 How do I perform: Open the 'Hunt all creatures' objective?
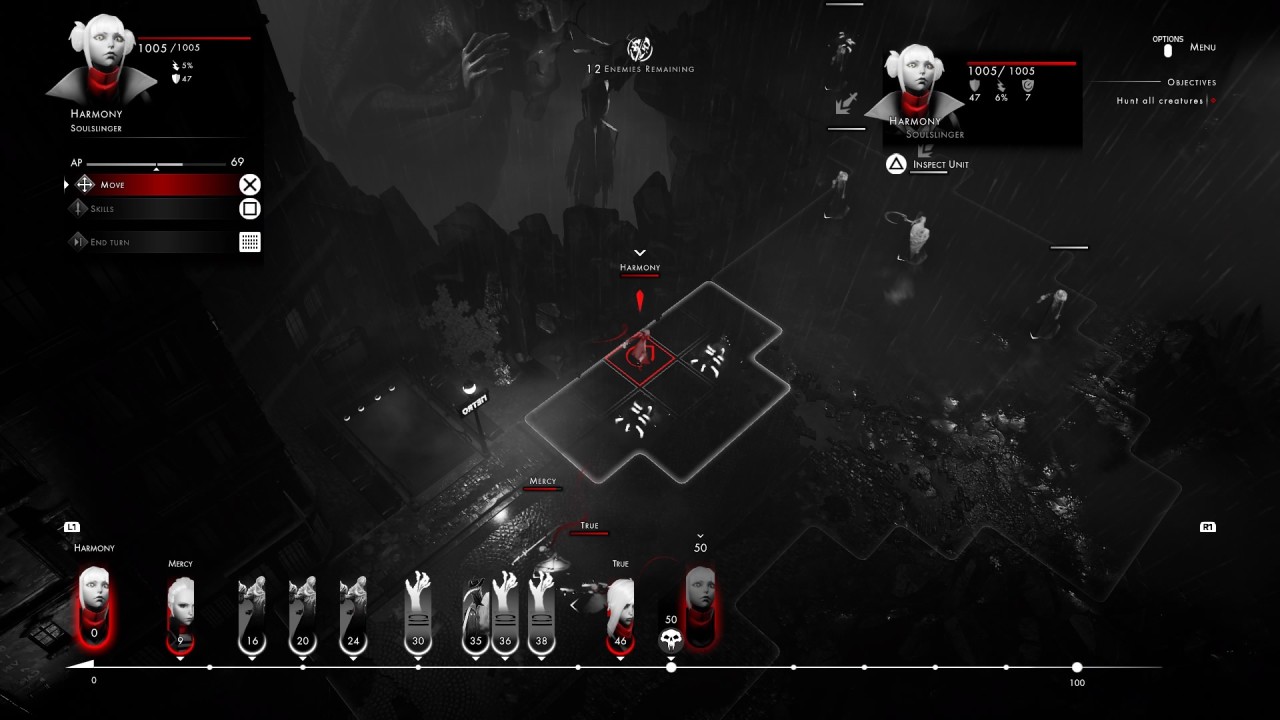[1160, 101]
